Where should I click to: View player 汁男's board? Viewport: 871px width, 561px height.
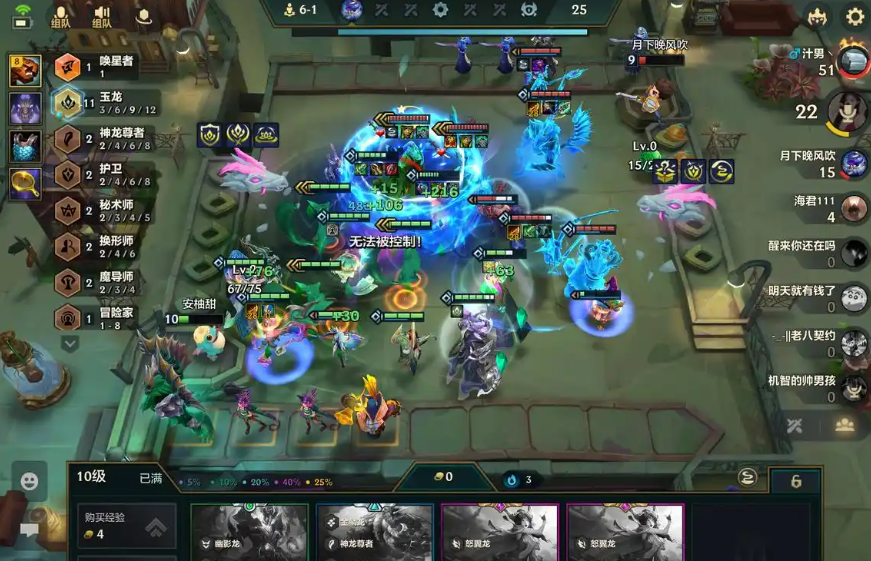[853, 60]
